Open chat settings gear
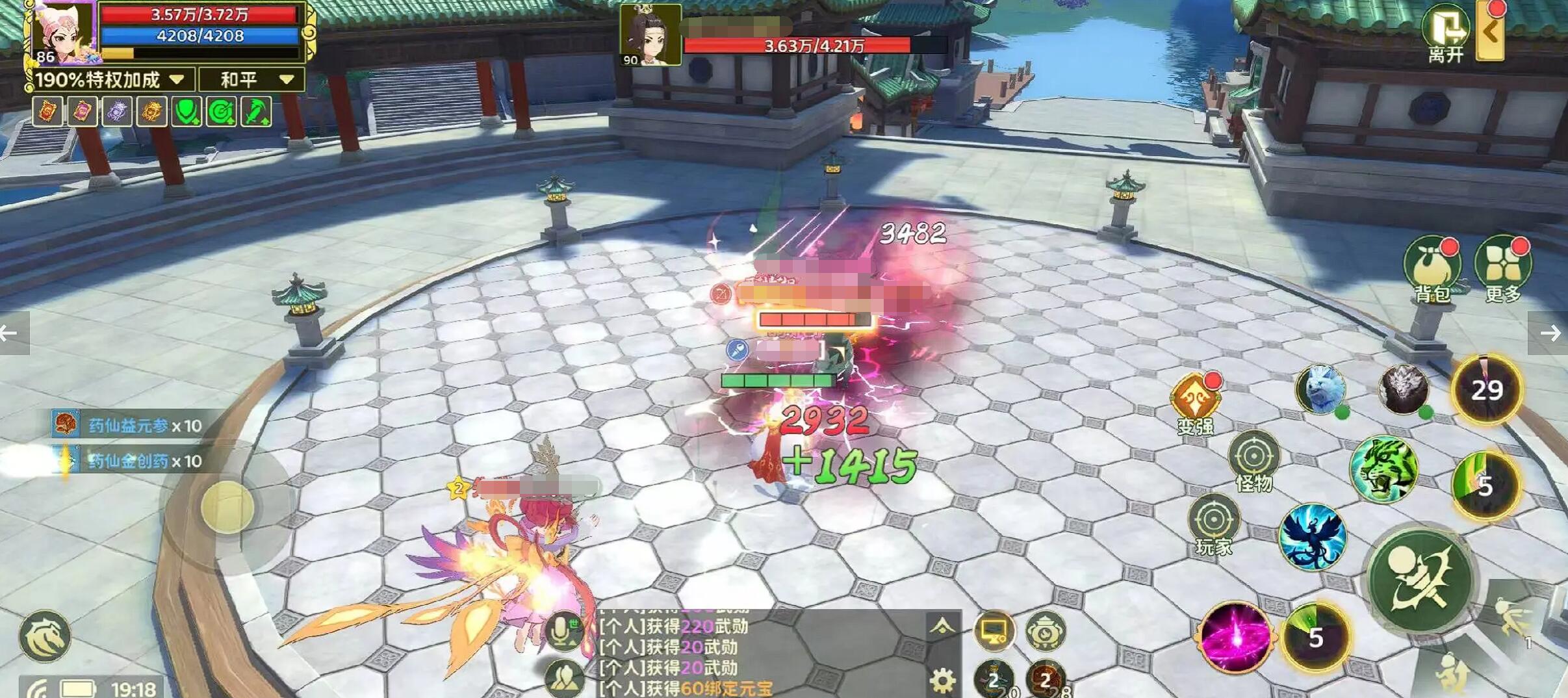Screen dimensions: 1568x698 click(x=942, y=680)
